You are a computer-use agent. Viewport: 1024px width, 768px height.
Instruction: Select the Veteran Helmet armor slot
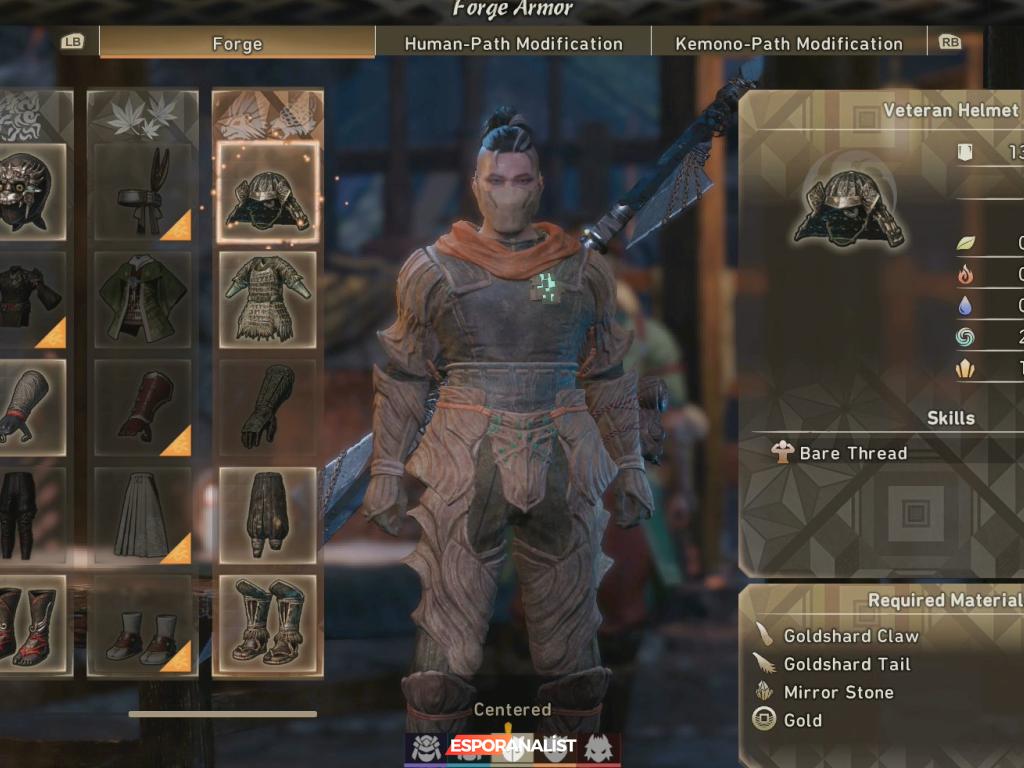pyautogui.click(x=267, y=192)
